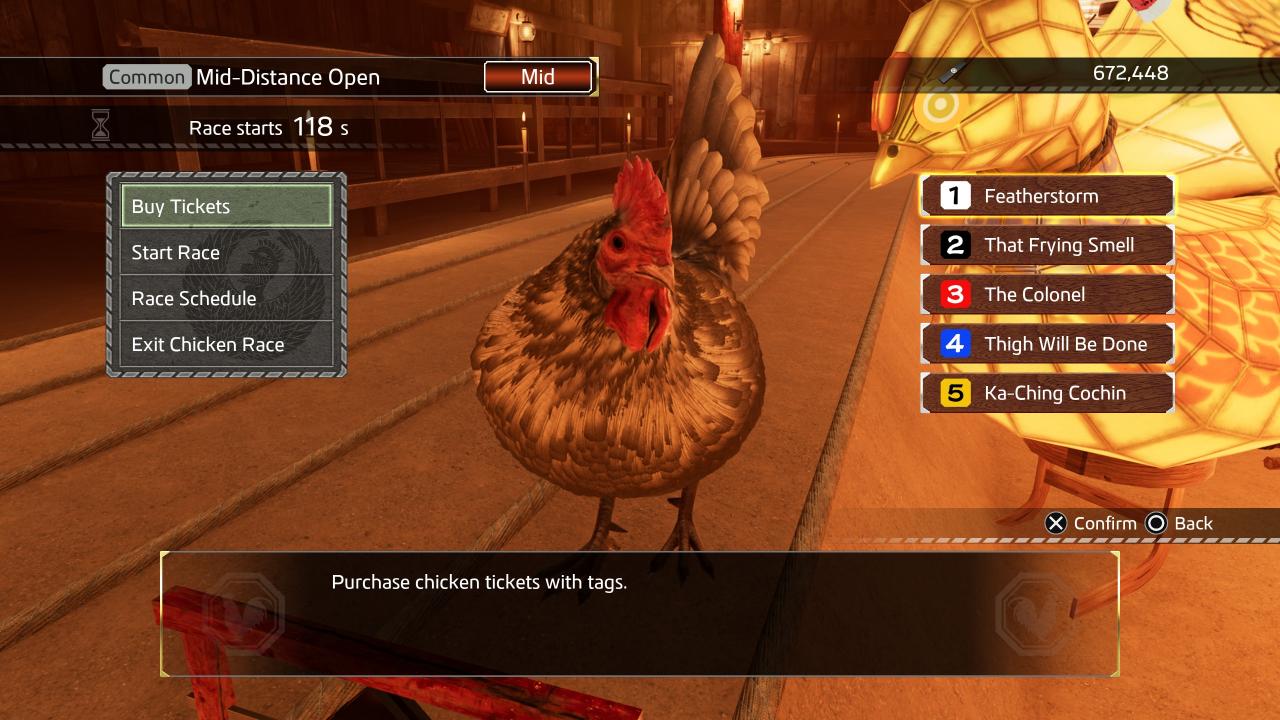Select chicken 1 Featherstorm

pyautogui.click(x=1046, y=196)
